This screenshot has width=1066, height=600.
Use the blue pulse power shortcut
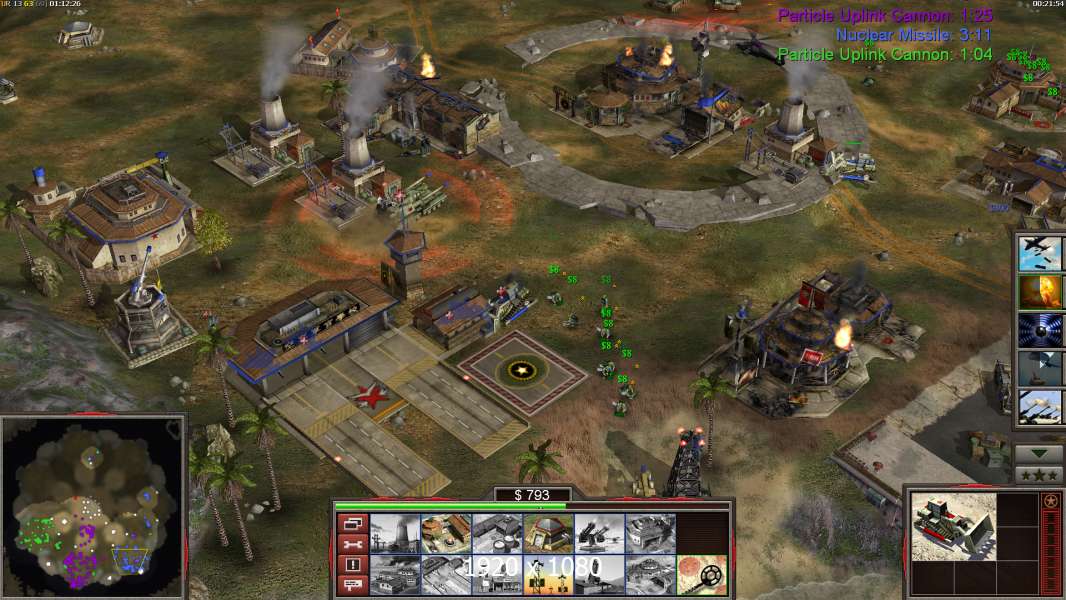point(1040,330)
